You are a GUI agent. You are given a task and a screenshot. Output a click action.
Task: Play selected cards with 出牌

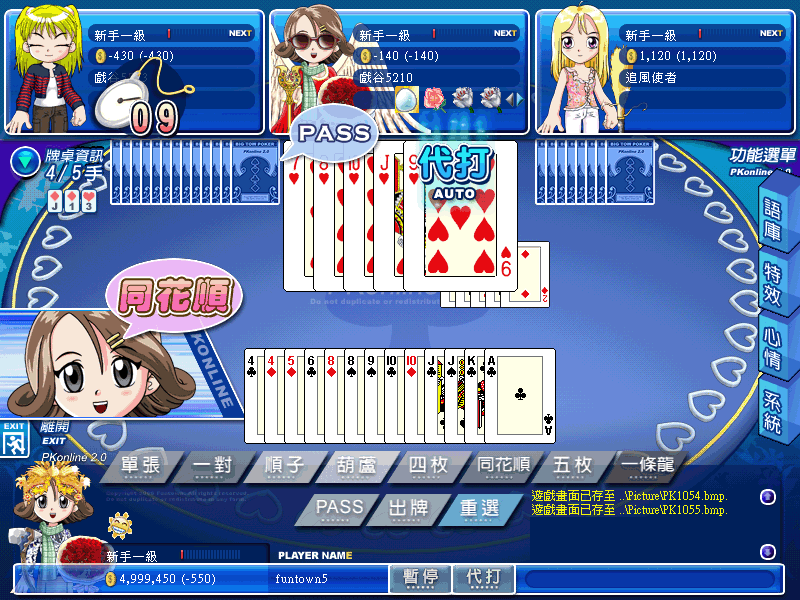[x=408, y=508]
